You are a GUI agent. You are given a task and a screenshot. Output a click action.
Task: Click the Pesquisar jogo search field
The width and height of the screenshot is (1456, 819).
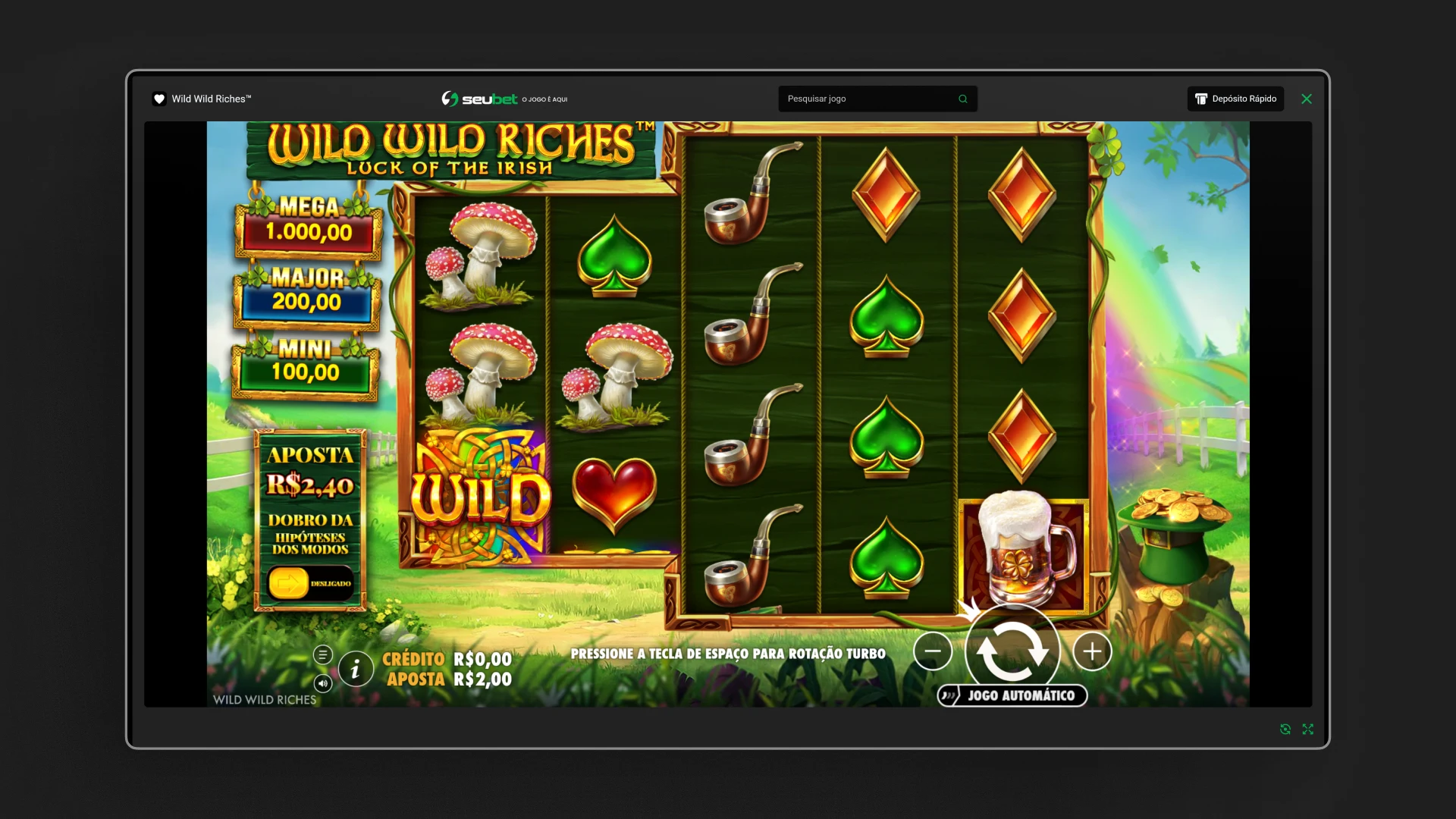pos(869,99)
